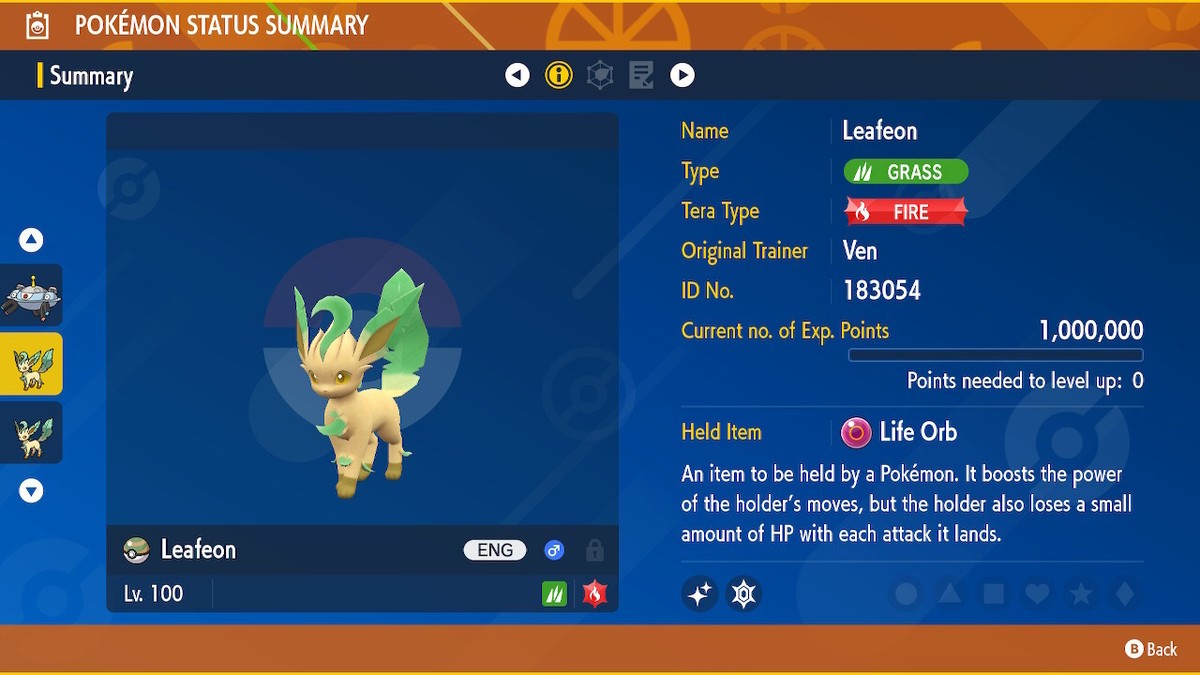Switch to the hexagon stats tab

tap(600, 75)
